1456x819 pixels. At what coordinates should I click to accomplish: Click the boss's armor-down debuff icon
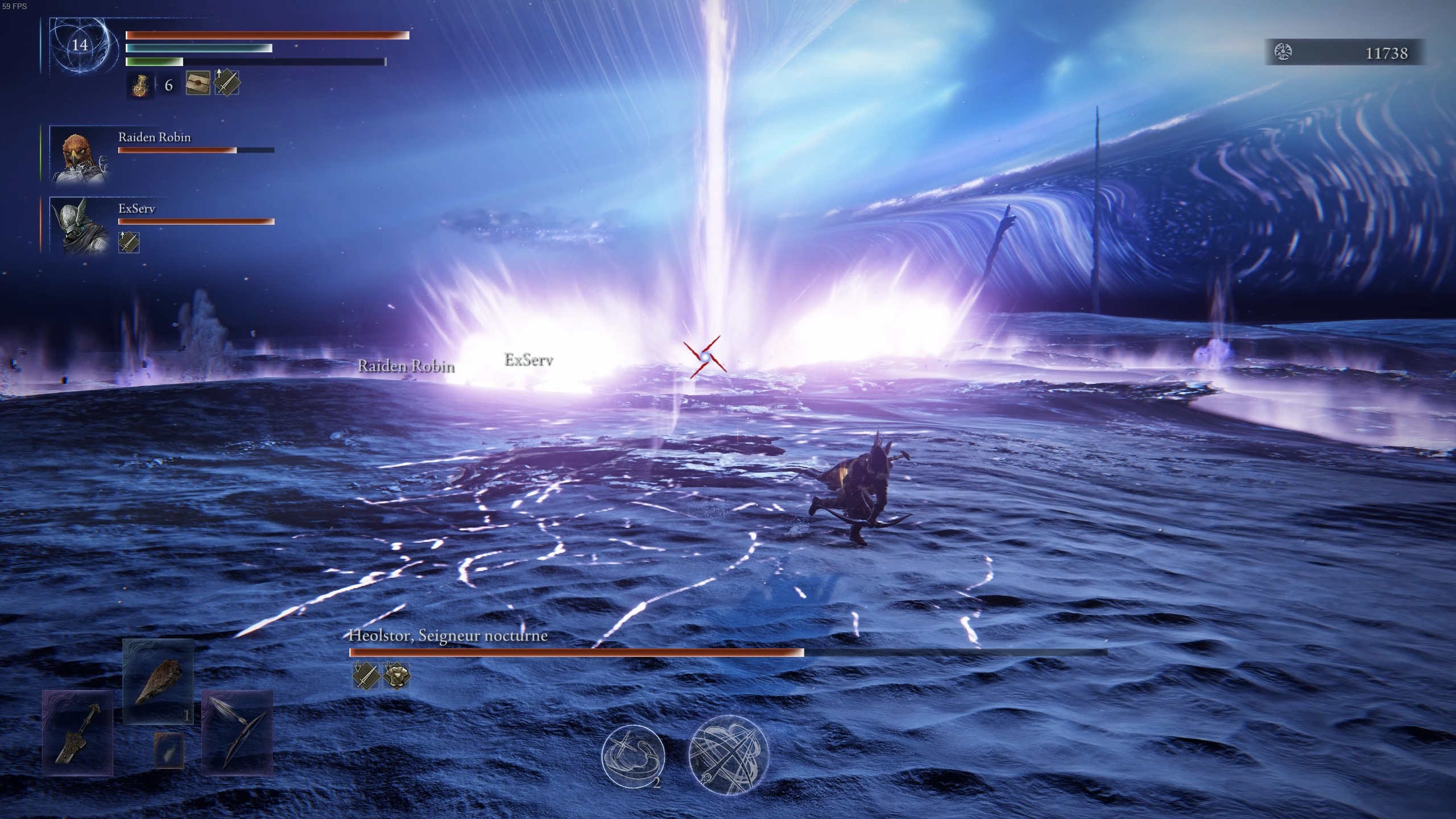click(x=396, y=675)
